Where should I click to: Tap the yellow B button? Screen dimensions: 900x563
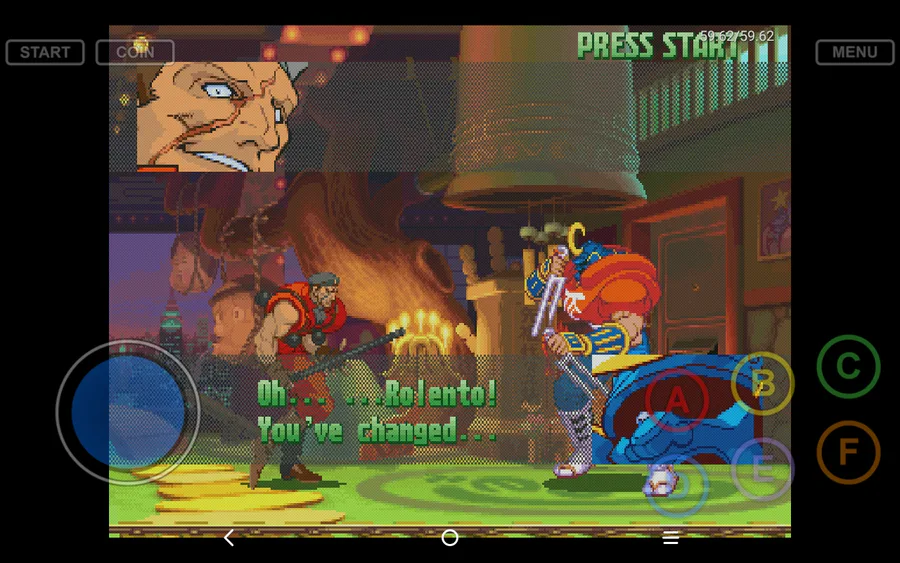763,383
